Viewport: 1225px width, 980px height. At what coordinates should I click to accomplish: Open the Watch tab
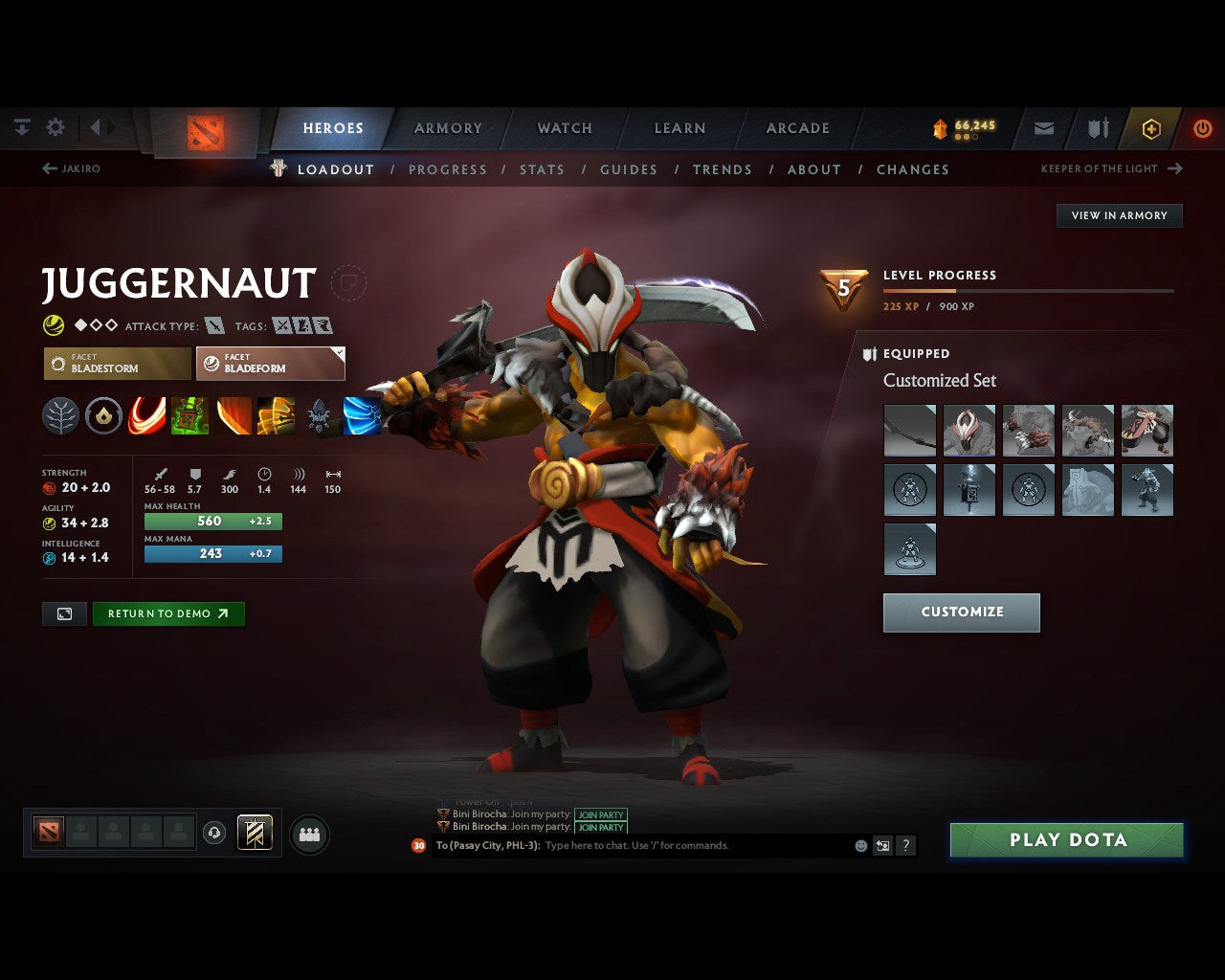tap(565, 128)
